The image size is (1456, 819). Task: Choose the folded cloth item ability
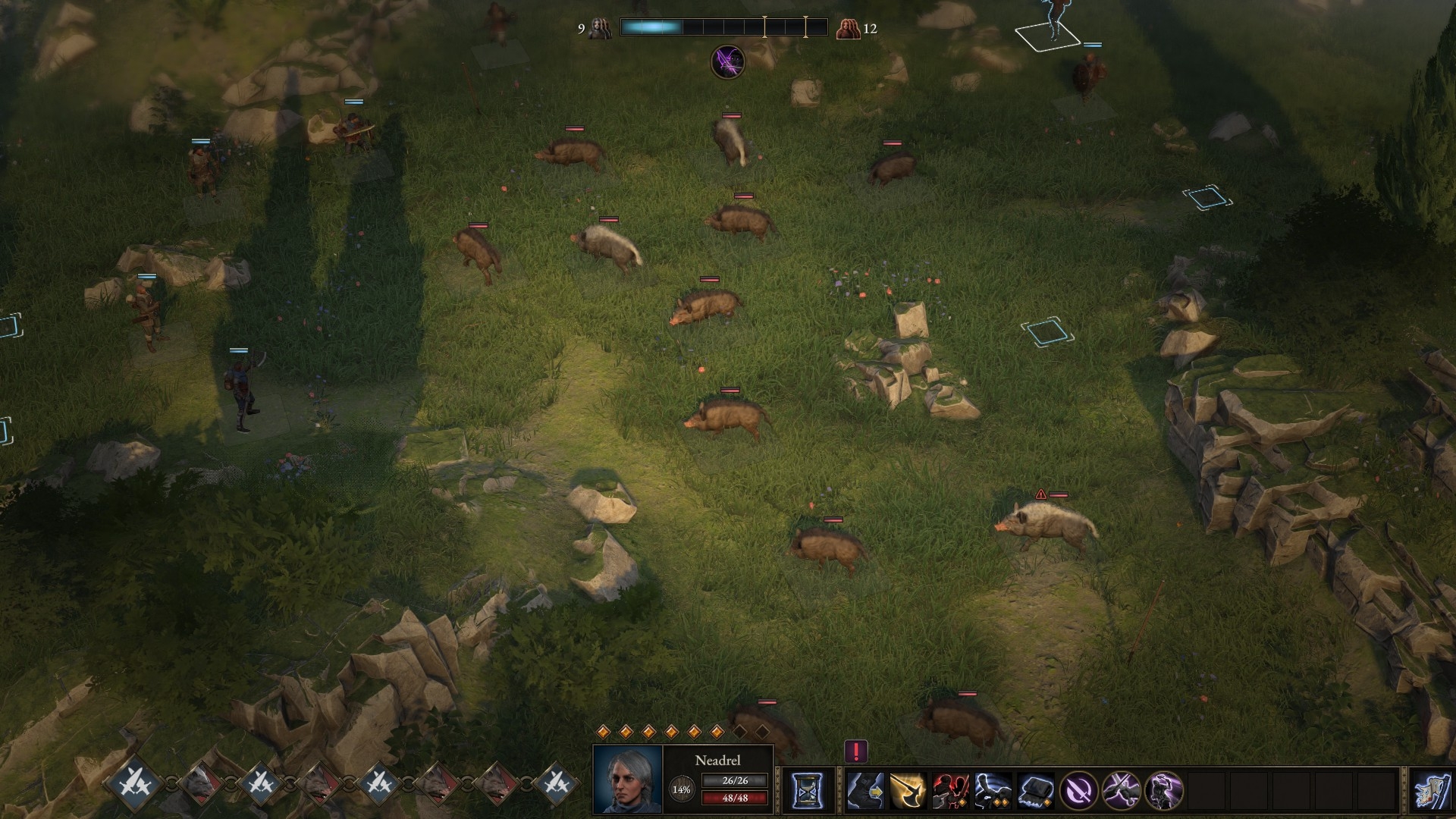(x=1035, y=791)
